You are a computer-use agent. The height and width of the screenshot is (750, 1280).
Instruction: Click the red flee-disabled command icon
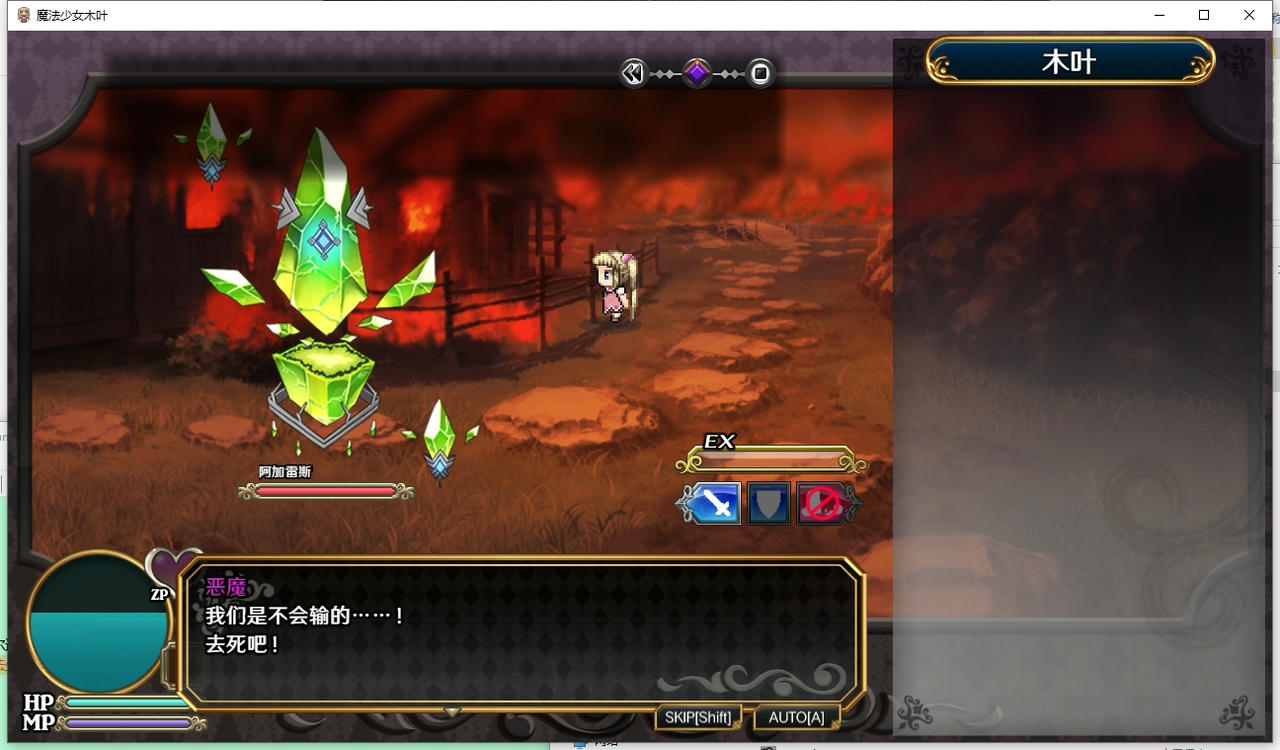(x=823, y=503)
